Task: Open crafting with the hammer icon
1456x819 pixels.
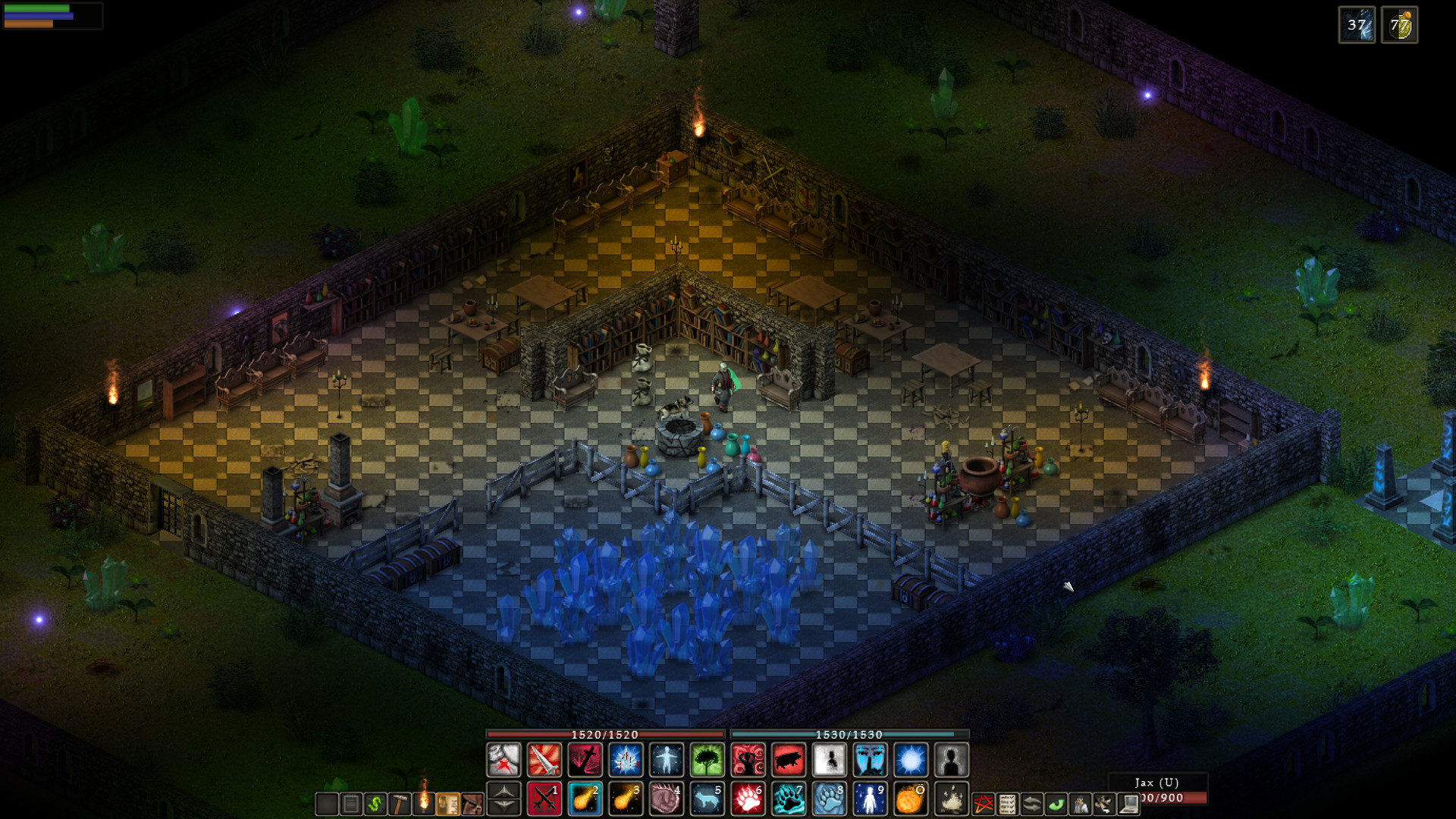Action: 400,802
